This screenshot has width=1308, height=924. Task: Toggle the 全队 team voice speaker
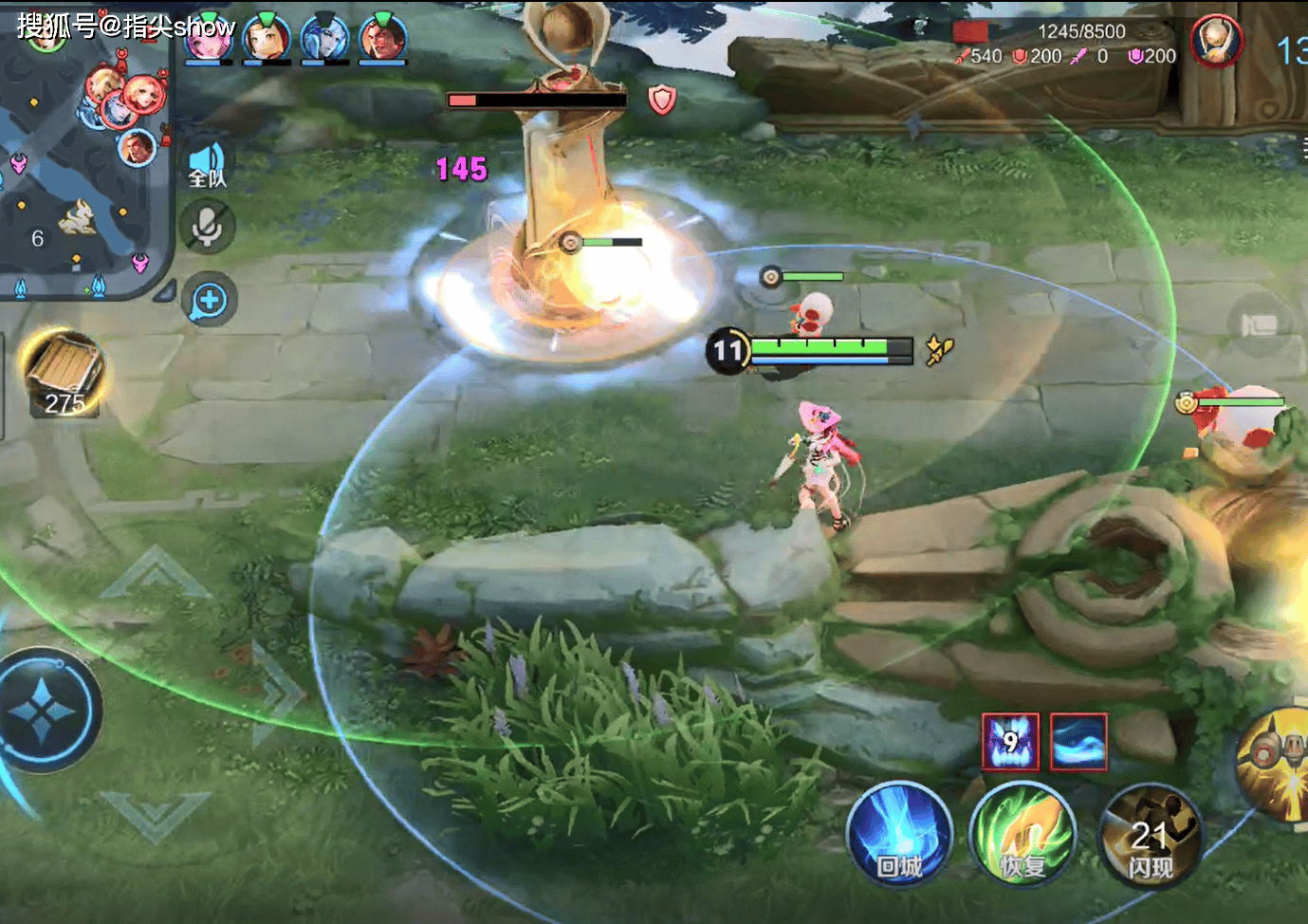(x=207, y=164)
